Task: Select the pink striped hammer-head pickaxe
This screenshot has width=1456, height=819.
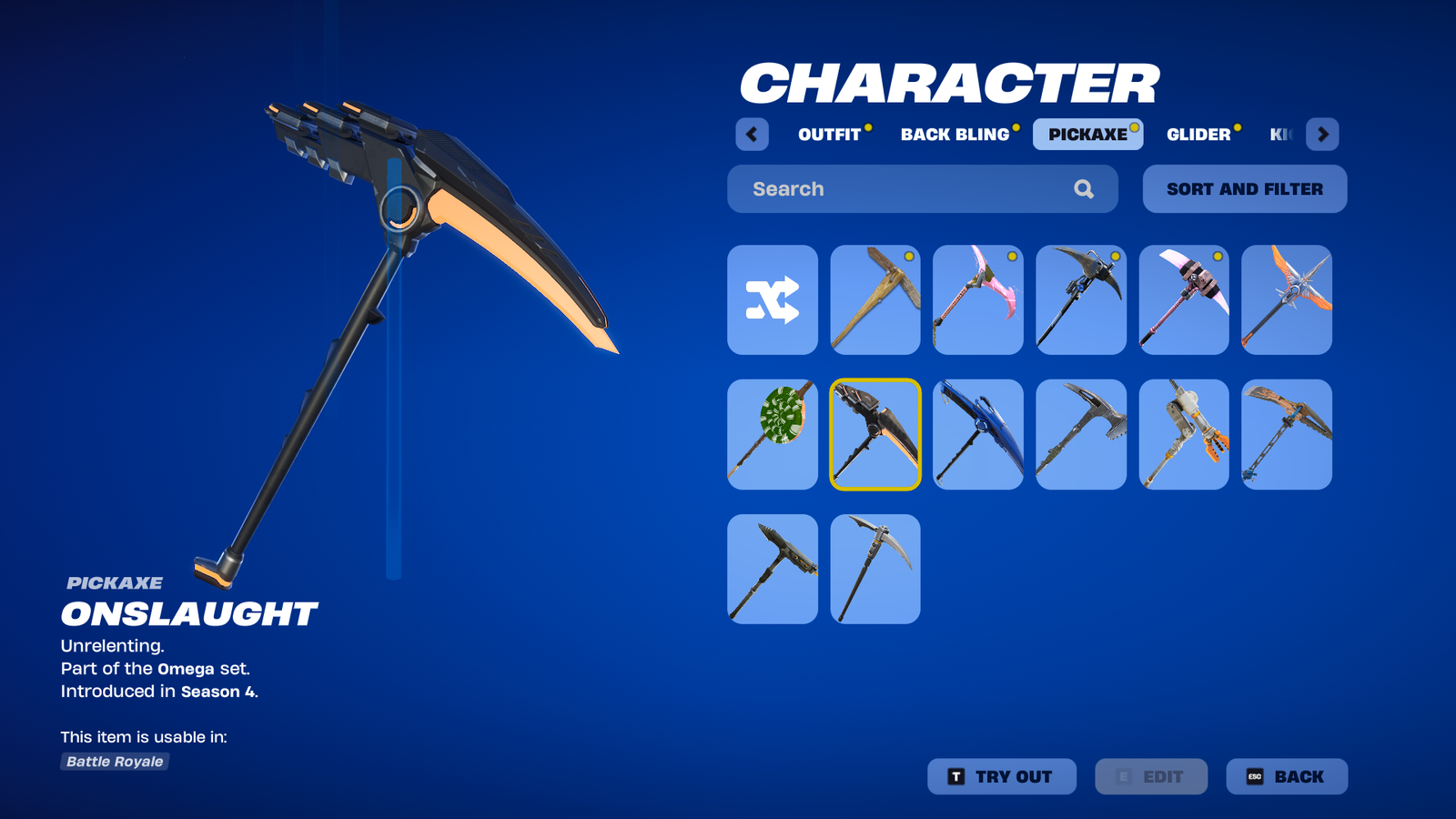Action: pos(1184,300)
